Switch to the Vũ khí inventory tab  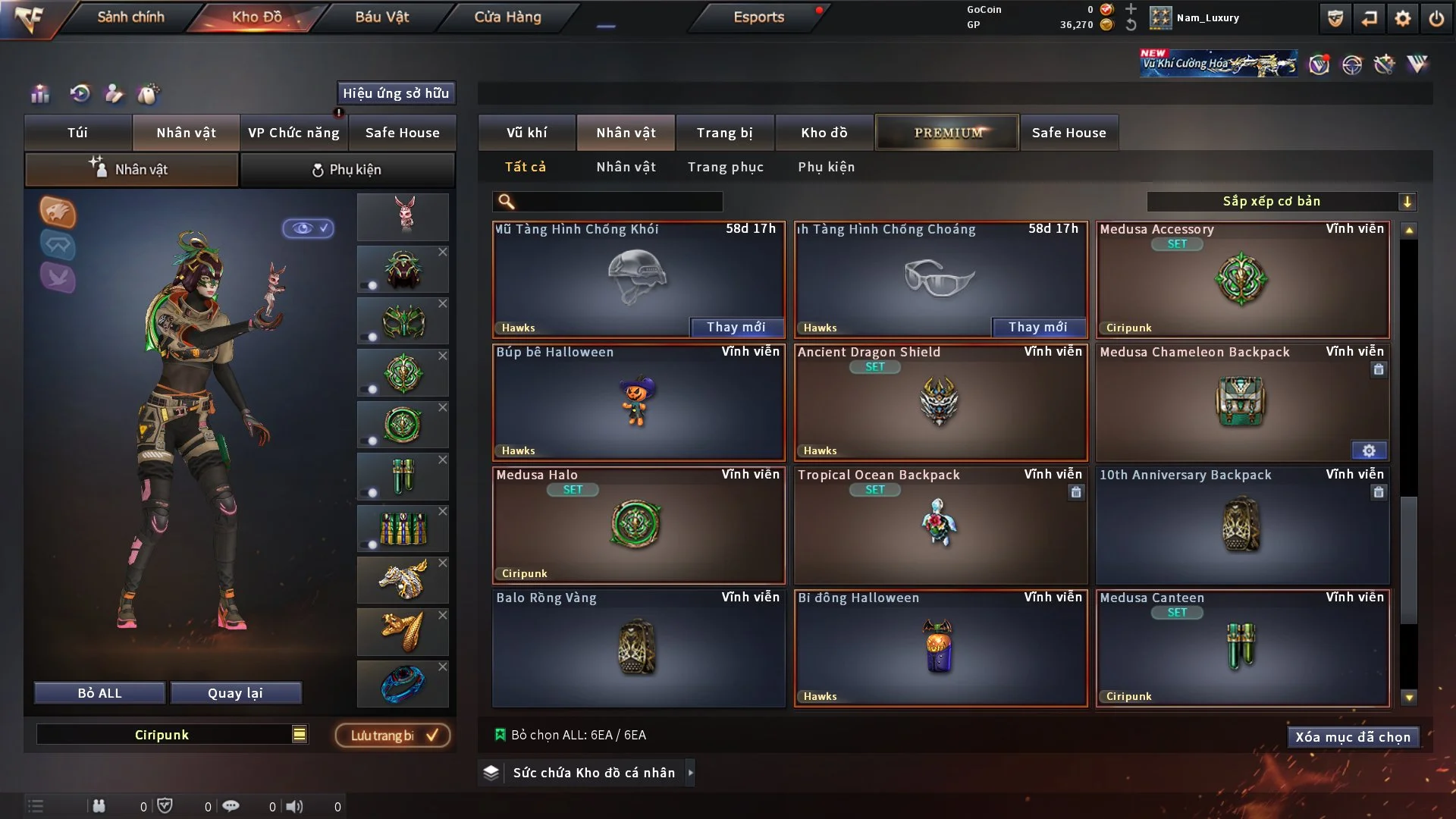[x=526, y=133]
